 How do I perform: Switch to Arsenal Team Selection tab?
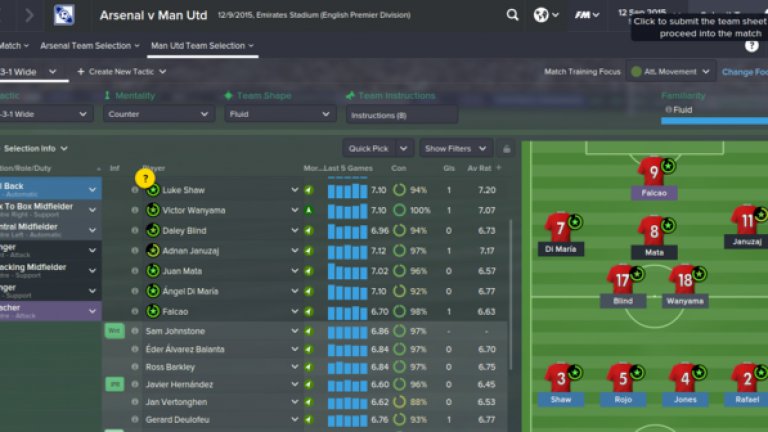[89, 46]
